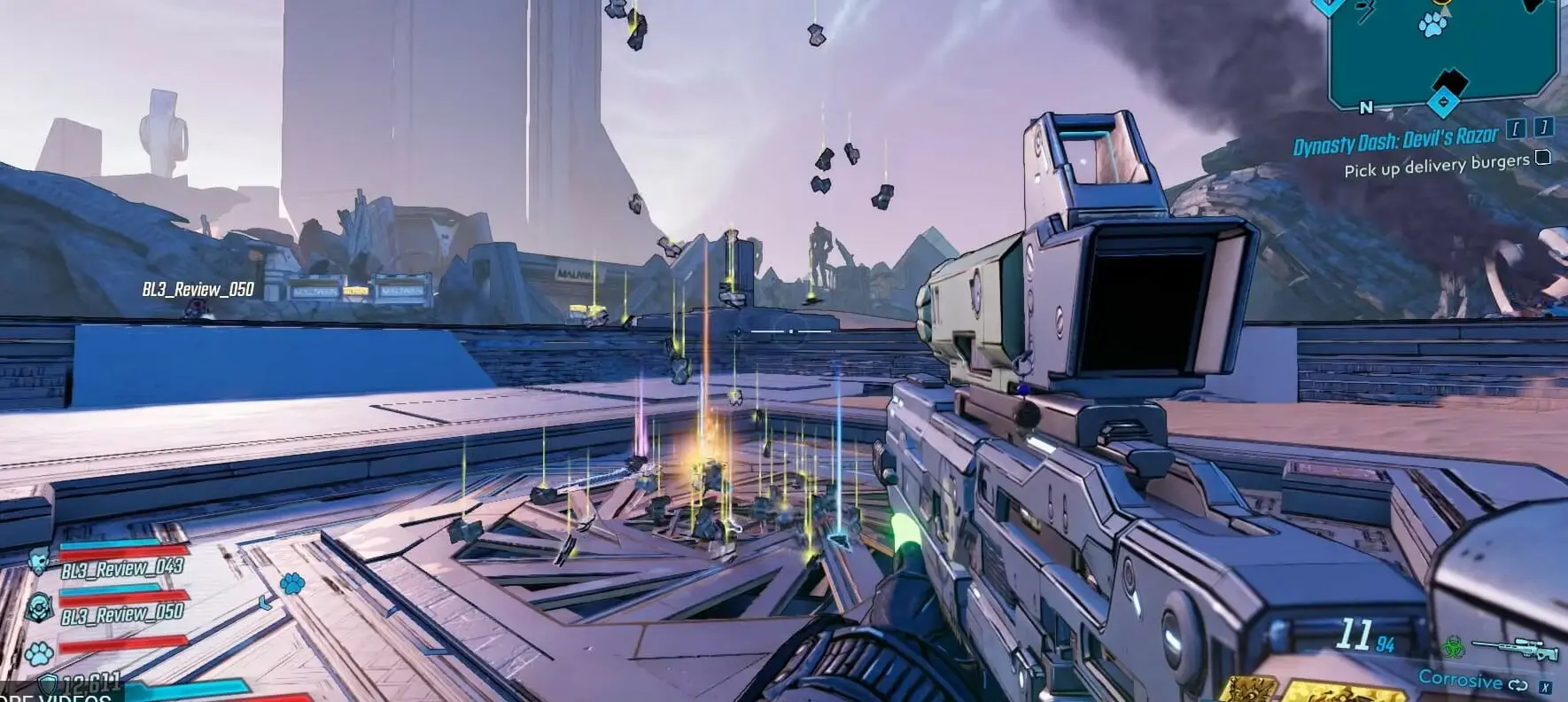
Task: Open the north compass marker on the minimap
Action: [1365, 108]
